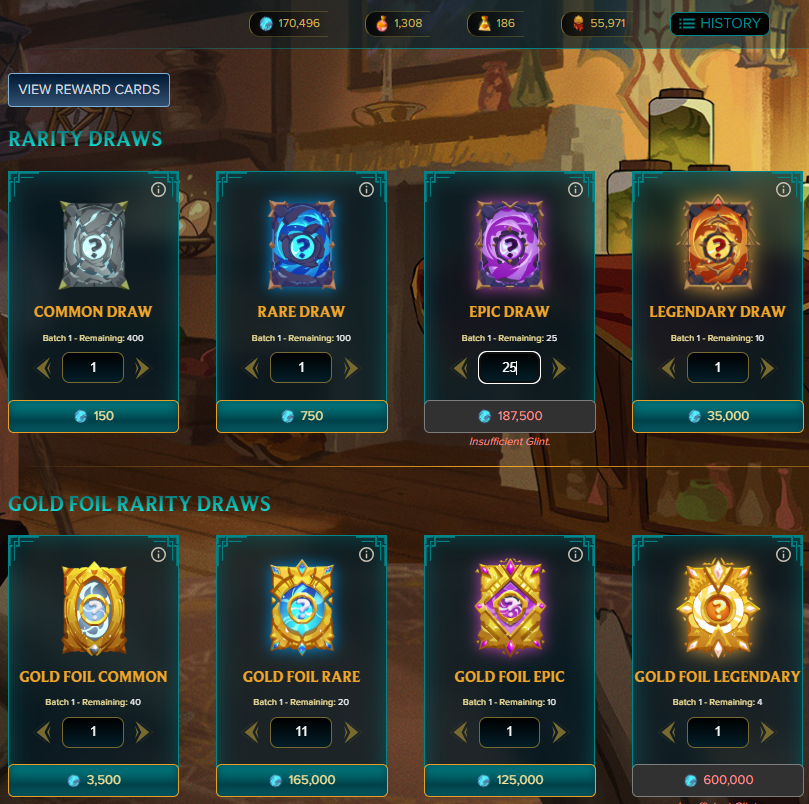Select Gold Foil Common quantity field

point(93,733)
